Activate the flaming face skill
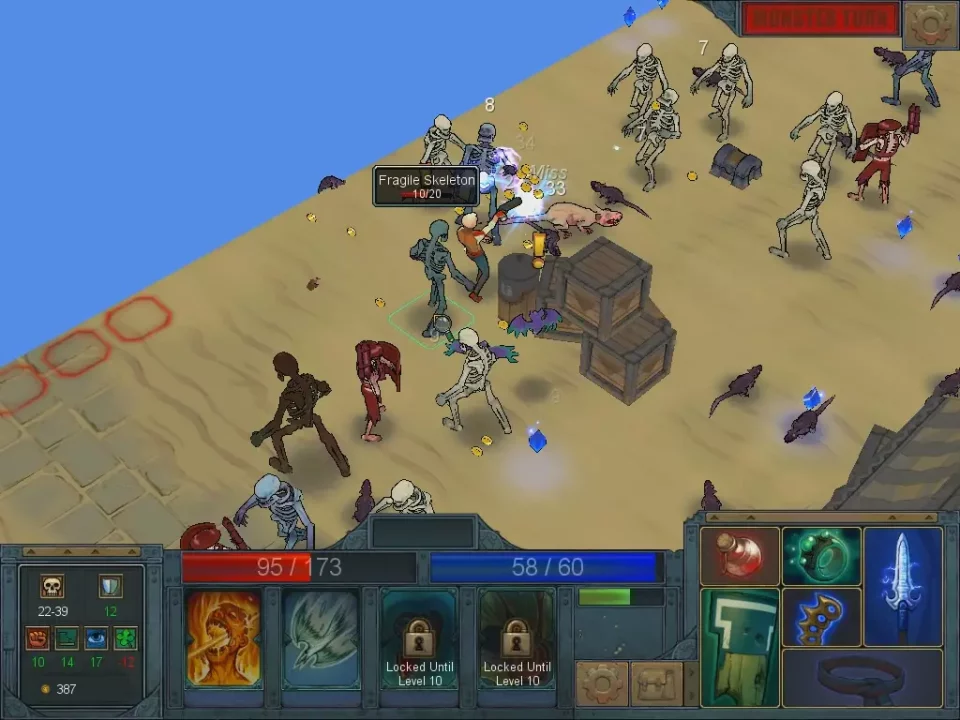This screenshot has height=720, width=960. pos(223,638)
